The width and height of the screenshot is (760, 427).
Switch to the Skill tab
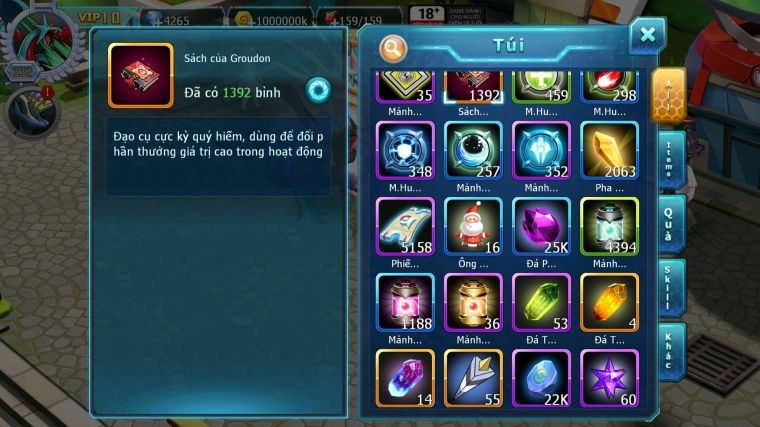[671, 287]
